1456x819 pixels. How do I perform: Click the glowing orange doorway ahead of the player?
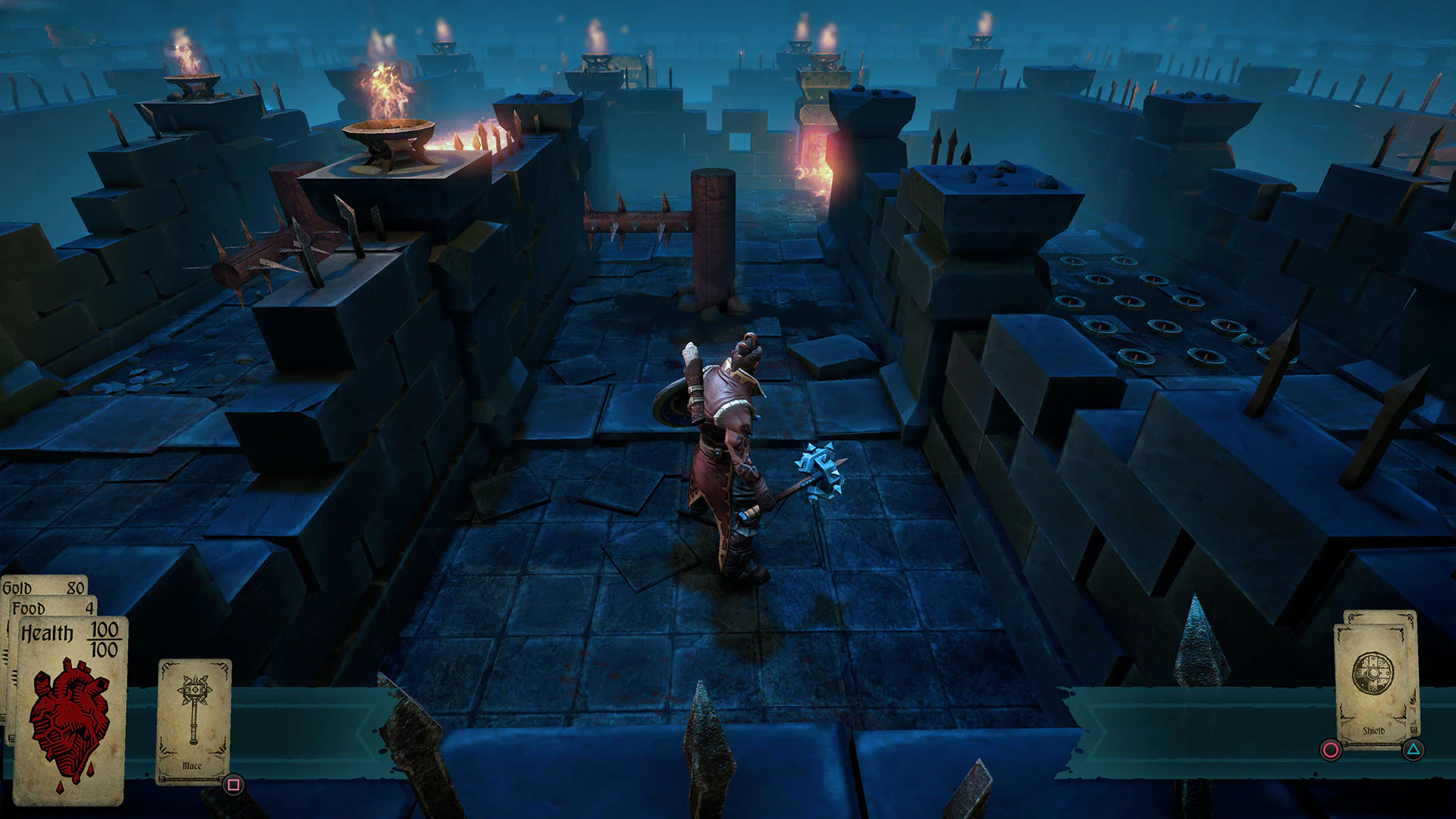coord(819,163)
